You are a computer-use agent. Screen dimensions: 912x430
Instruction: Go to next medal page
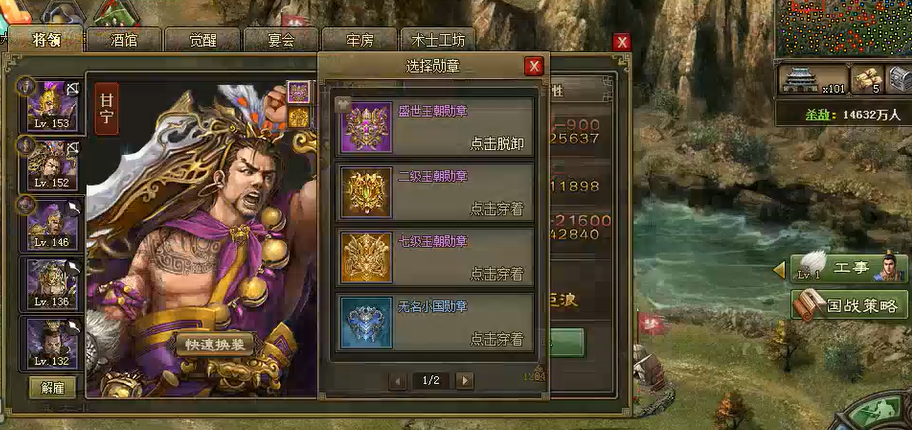(x=464, y=380)
